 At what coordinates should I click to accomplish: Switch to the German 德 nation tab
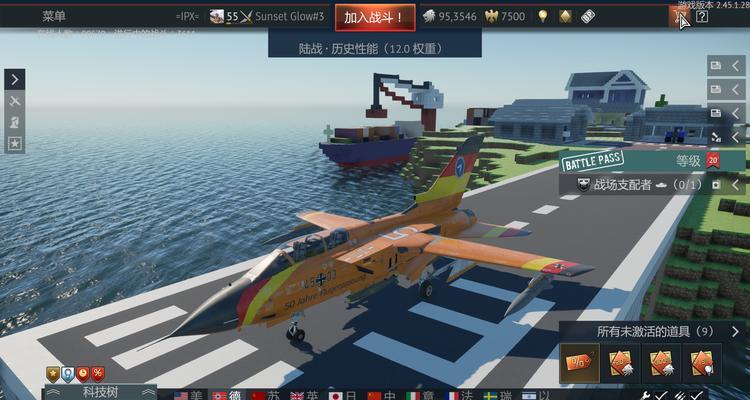(227, 395)
